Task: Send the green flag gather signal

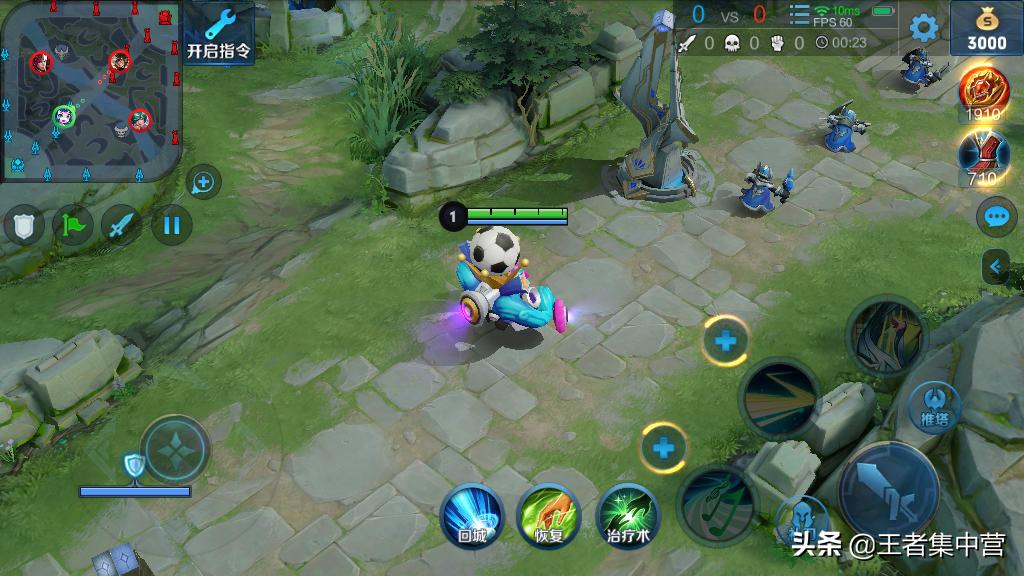Action: 73,225
